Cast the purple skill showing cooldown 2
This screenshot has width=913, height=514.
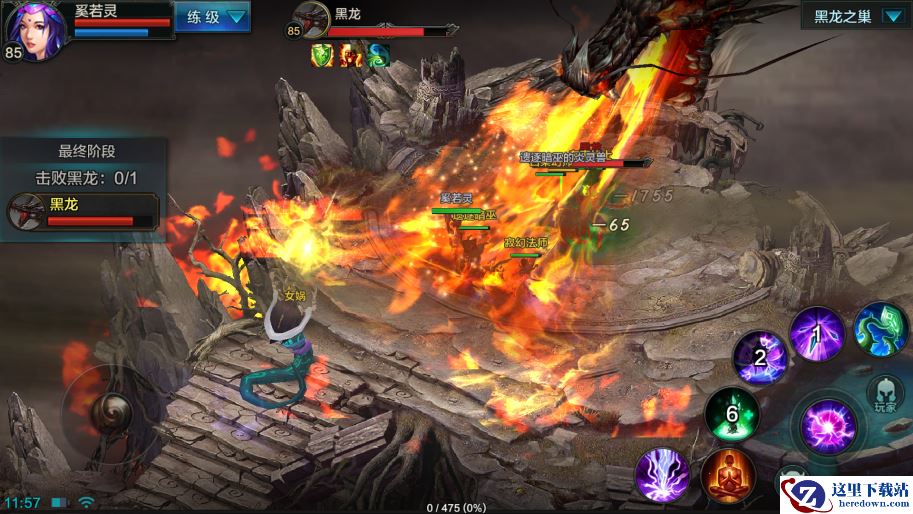(x=760, y=357)
